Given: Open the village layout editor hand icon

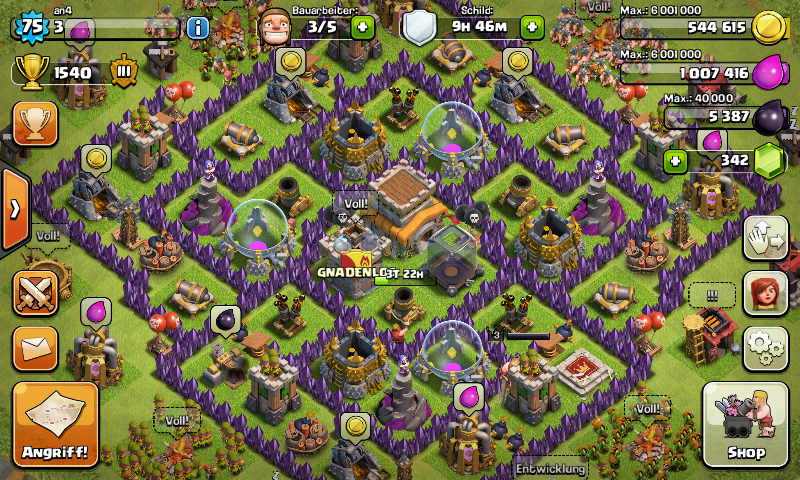Looking at the screenshot, I should pyautogui.click(x=765, y=240).
